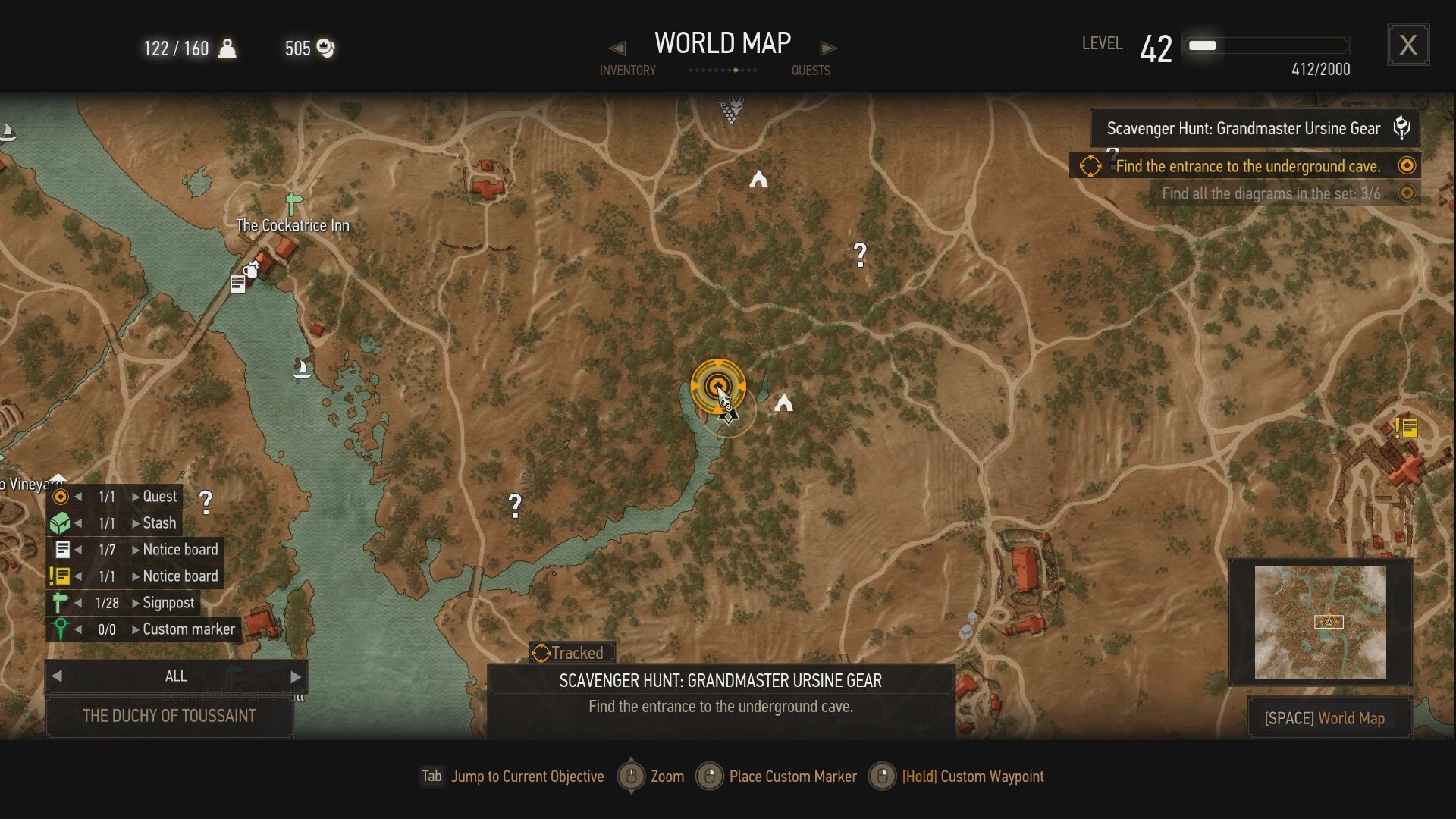Advance the Notice board 1/7 counter right arrow
Screen dimensions: 1456x819
pyautogui.click(x=135, y=549)
